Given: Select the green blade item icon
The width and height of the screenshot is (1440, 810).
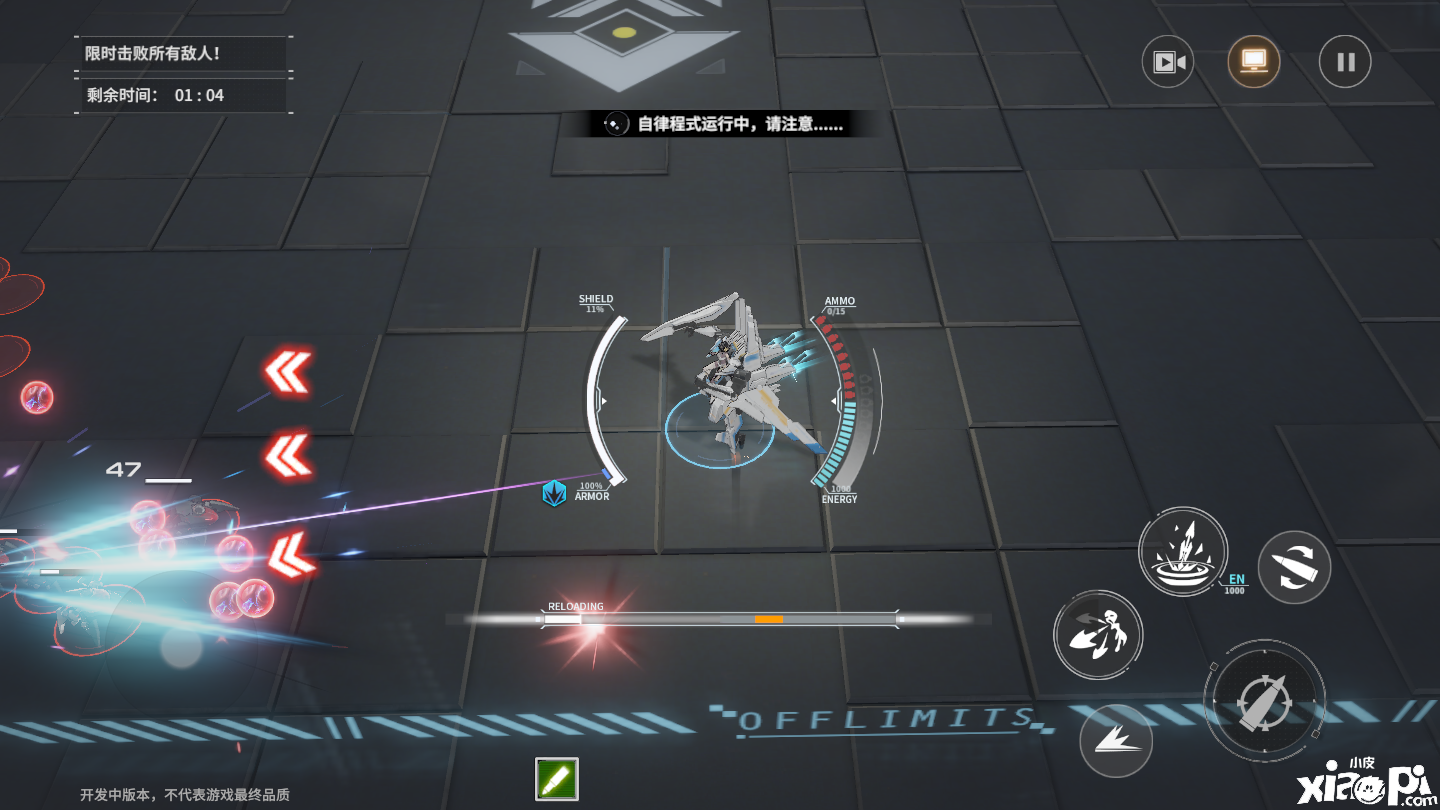Looking at the screenshot, I should [557, 779].
